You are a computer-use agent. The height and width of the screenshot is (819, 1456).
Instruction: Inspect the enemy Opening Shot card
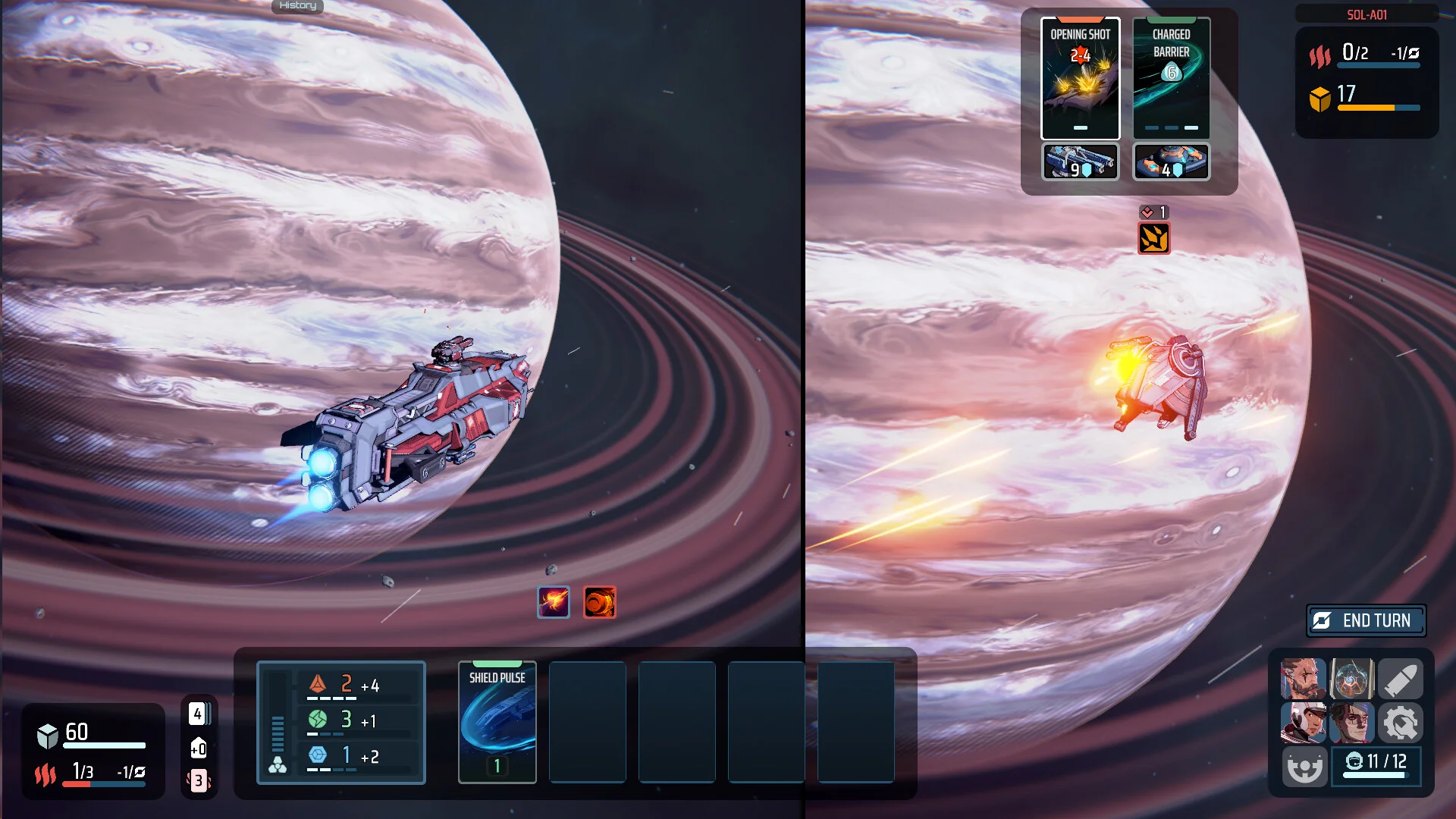1080,78
